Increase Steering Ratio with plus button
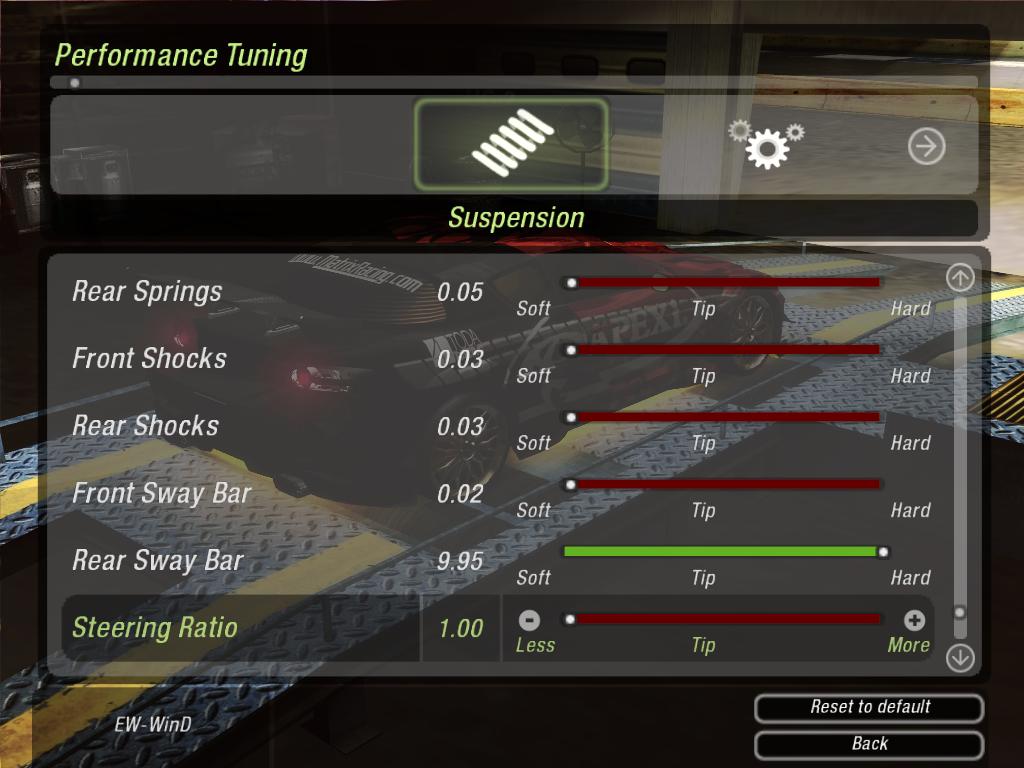1024x768 pixels. tap(914, 621)
